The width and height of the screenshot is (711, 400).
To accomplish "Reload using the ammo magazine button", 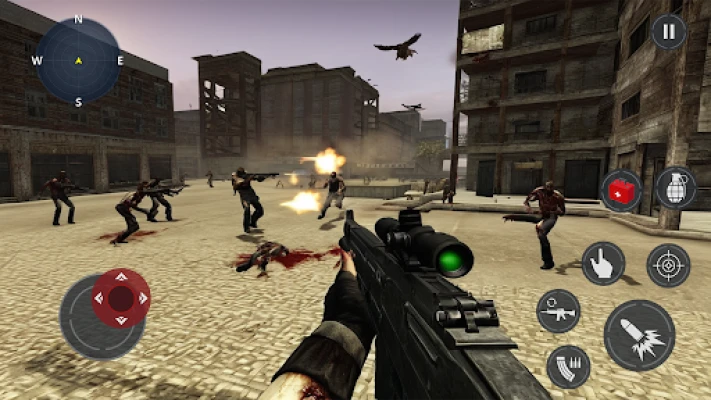I will point(568,366).
